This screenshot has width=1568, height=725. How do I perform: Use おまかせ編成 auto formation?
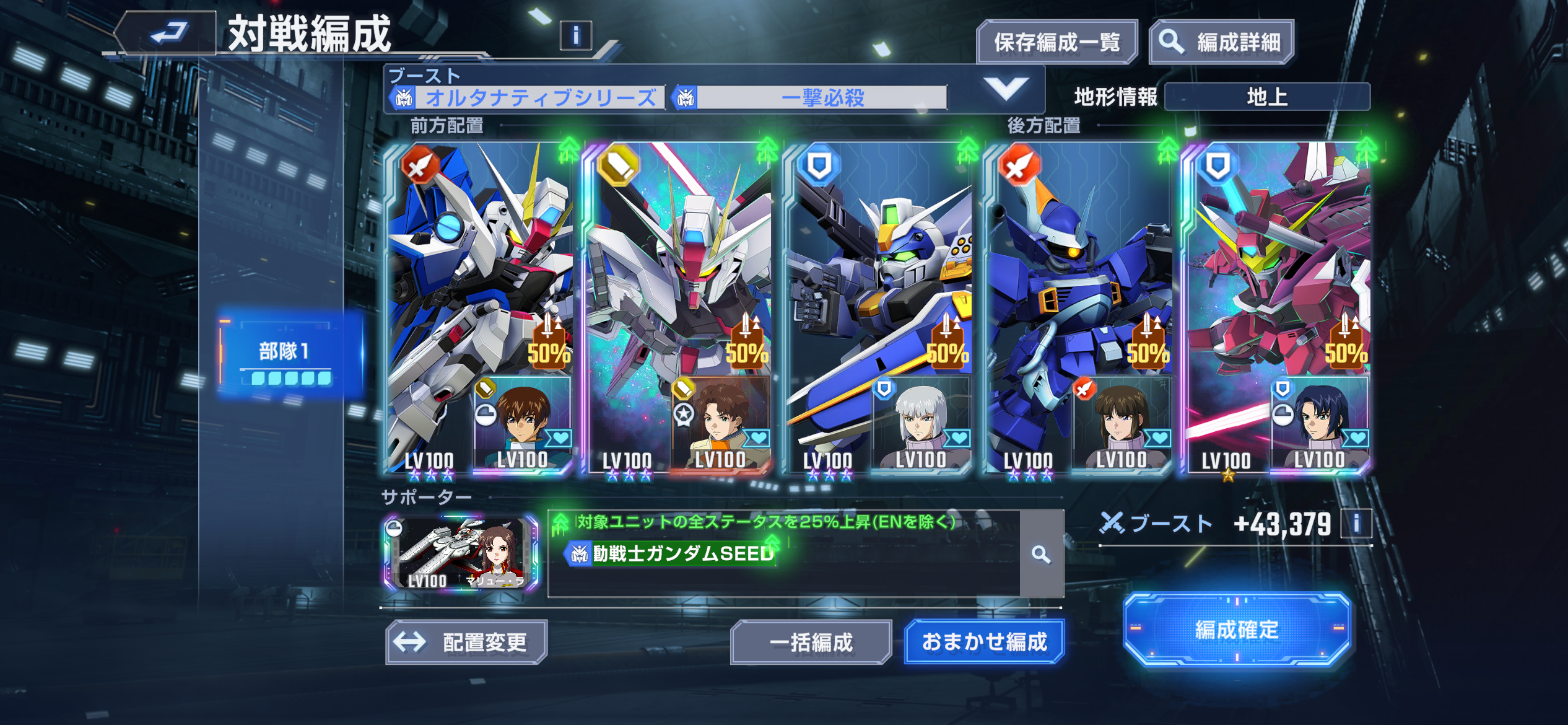pyautogui.click(x=984, y=642)
